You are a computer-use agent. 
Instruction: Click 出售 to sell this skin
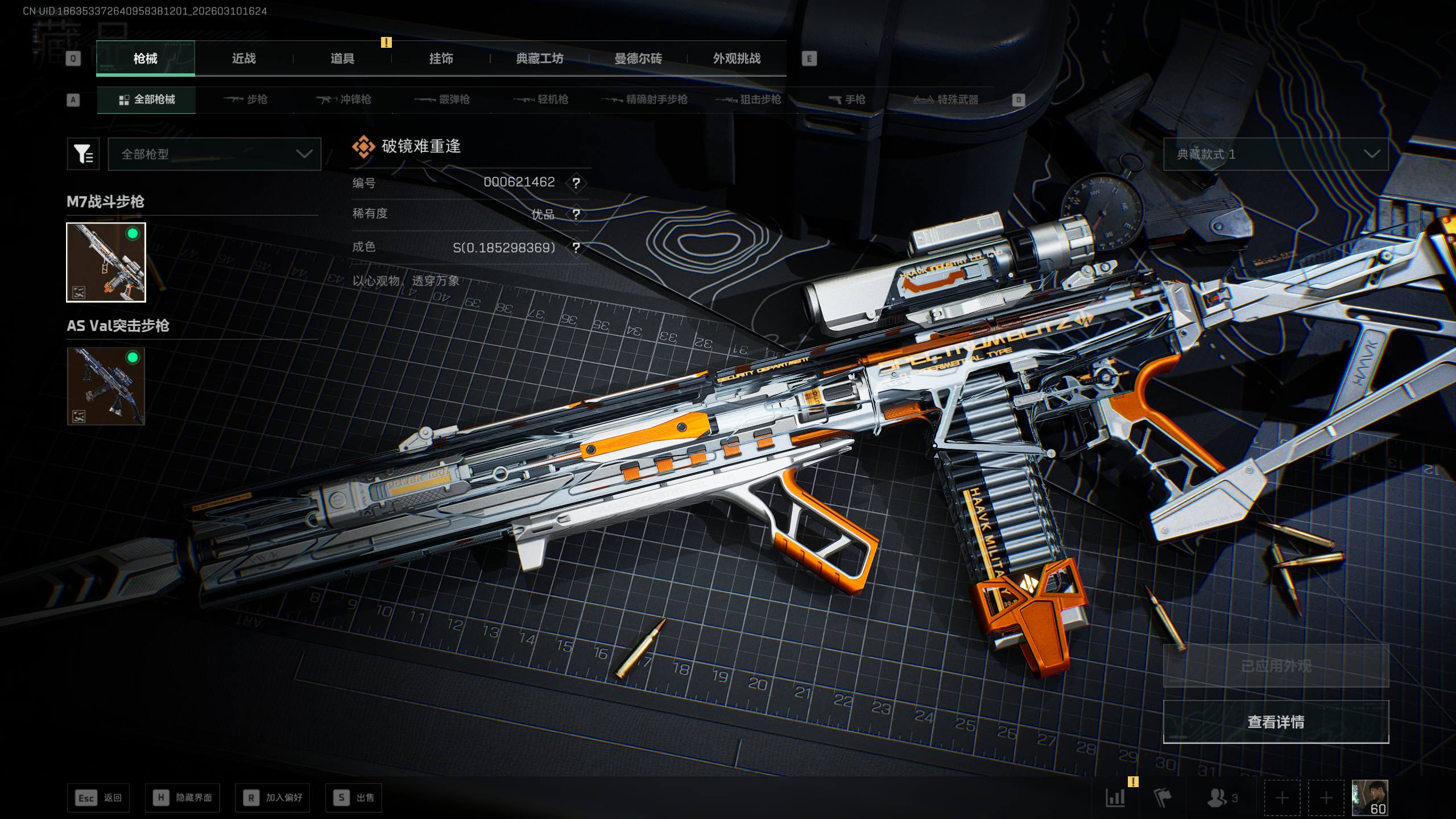tap(354, 797)
